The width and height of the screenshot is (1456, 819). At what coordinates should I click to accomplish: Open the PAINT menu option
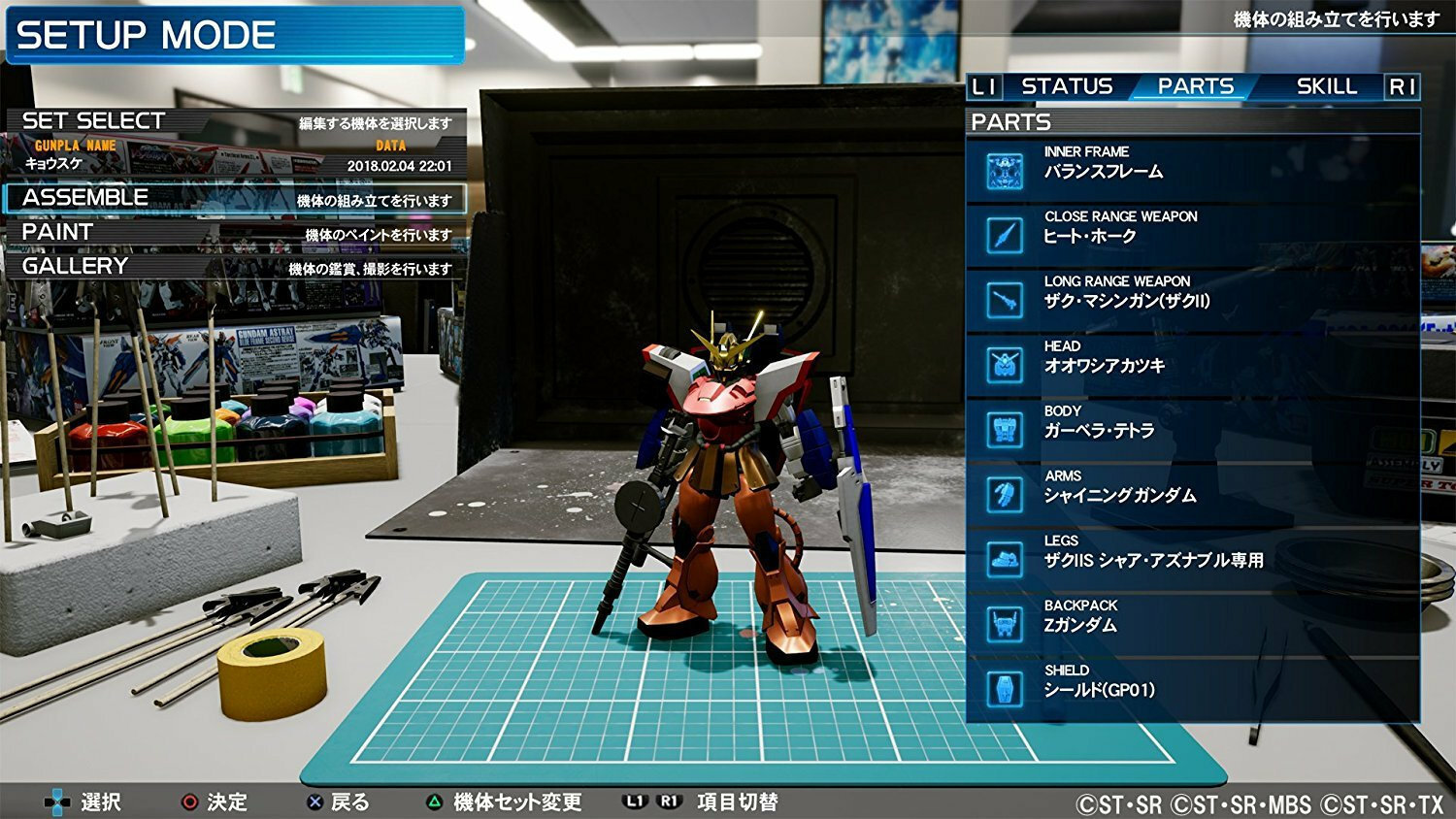point(235,233)
